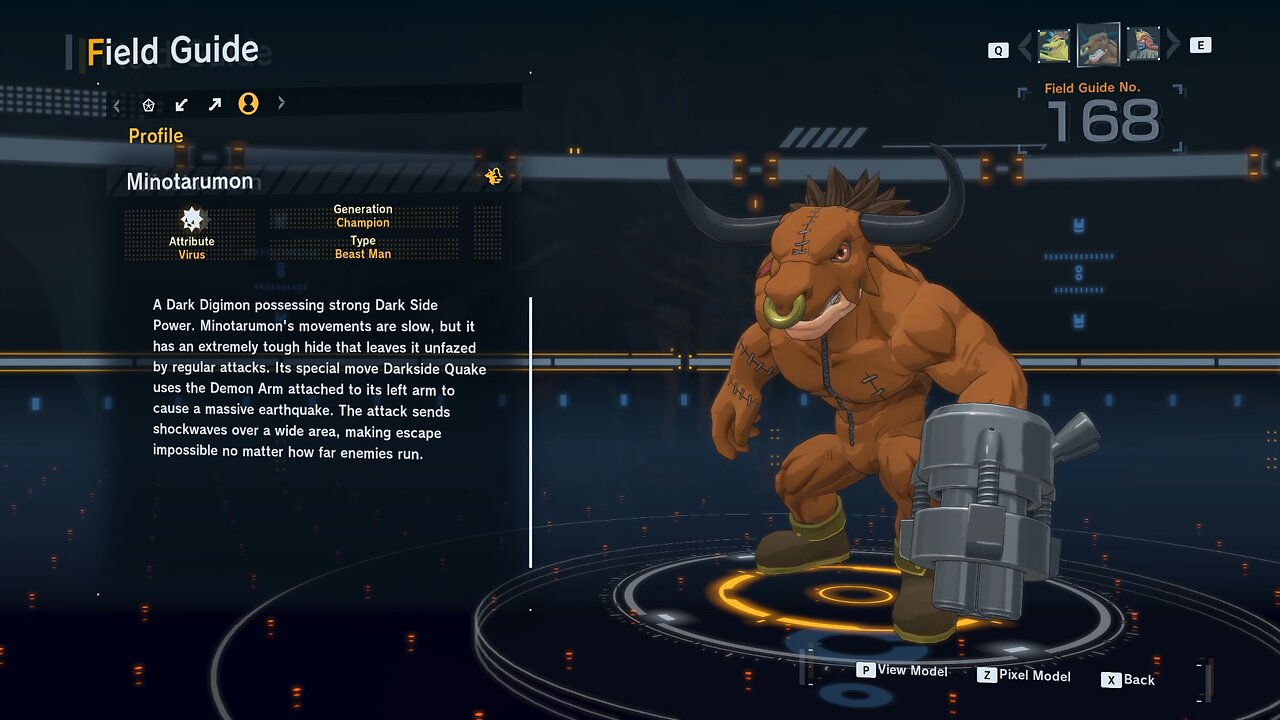
Task: Click the profile description scrollbar
Action: click(530, 432)
